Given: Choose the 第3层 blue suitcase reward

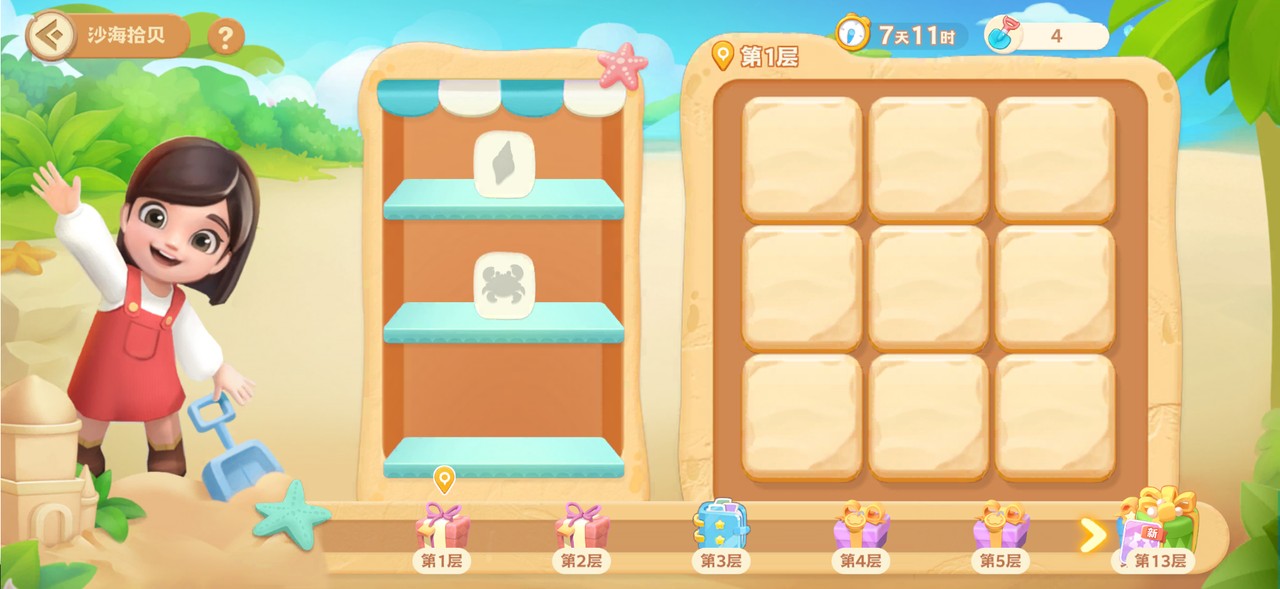Looking at the screenshot, I should 721,525.
